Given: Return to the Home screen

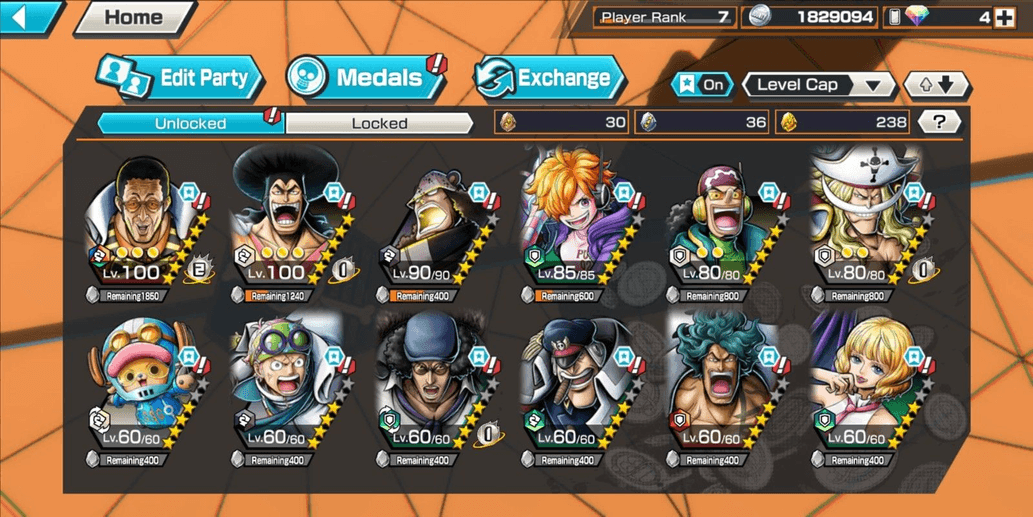Looking at the screenshot, I should pos(133,17).
